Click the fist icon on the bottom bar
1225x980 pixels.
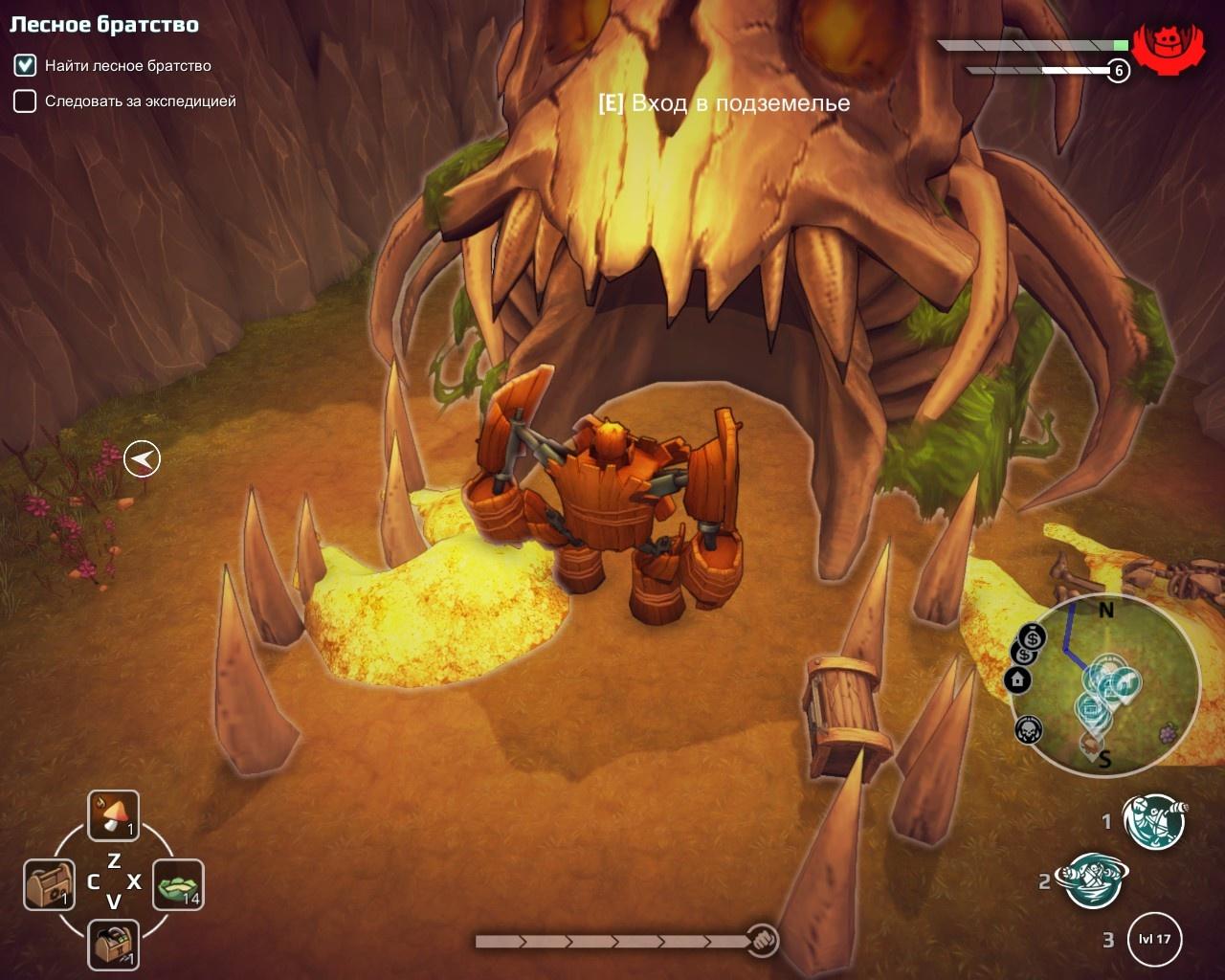click(x=762, y=940)
